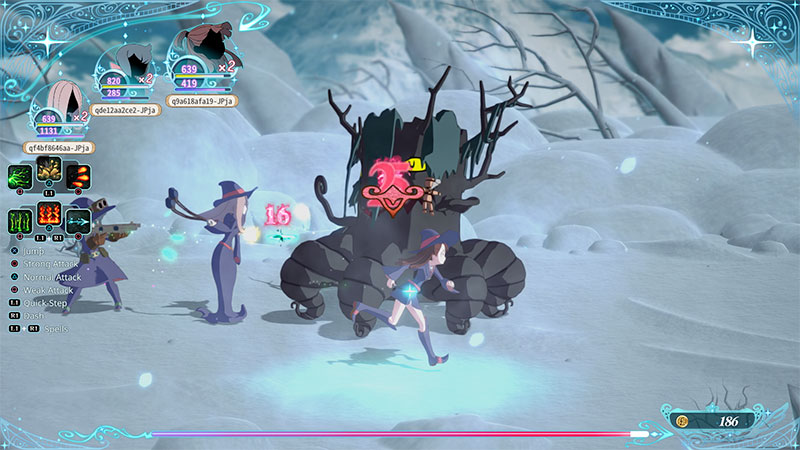Choose the teal wind arrow spell icon
The width and height of the screenshot is (800, 450).
78,220
